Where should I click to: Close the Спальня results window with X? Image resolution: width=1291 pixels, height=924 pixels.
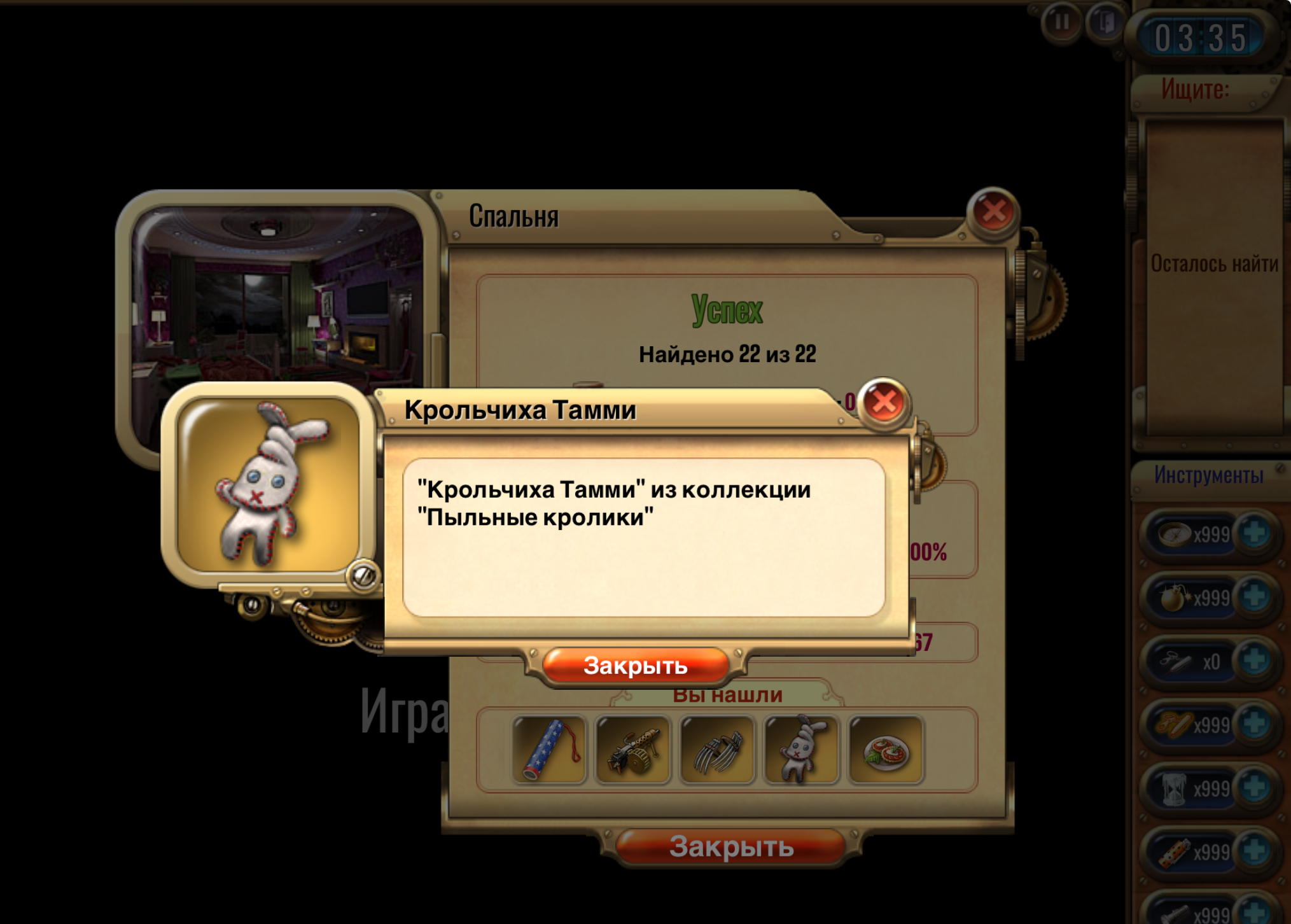pos(993,213)
